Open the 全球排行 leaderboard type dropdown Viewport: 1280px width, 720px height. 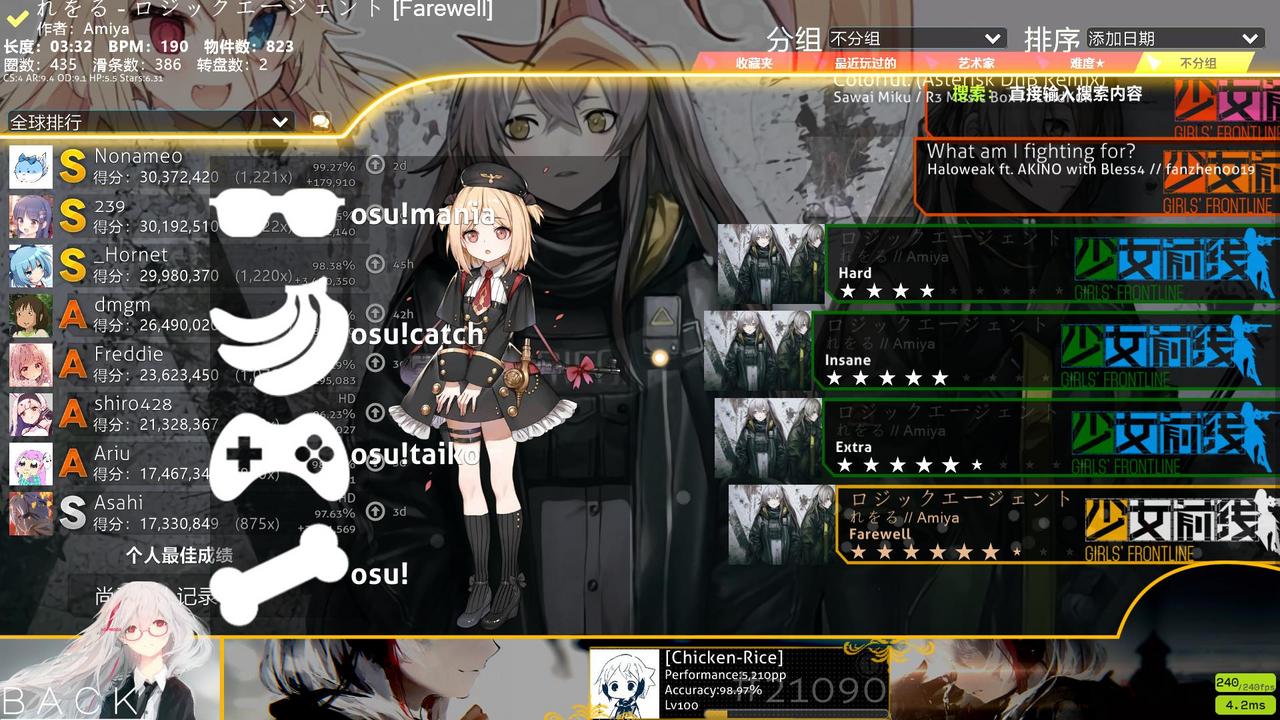pos(148,120)
